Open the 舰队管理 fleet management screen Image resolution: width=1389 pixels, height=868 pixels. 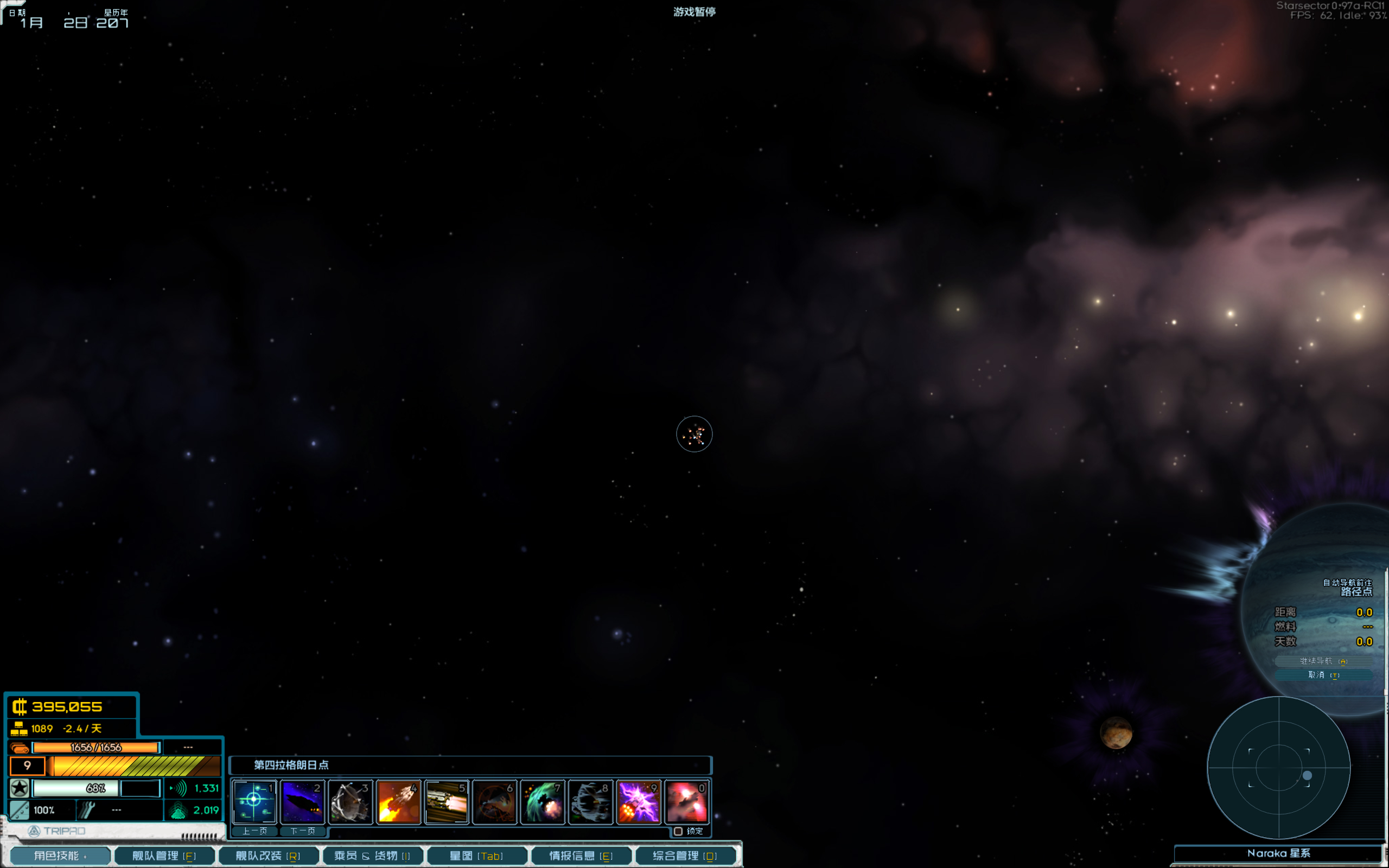(x=164, y=856)
